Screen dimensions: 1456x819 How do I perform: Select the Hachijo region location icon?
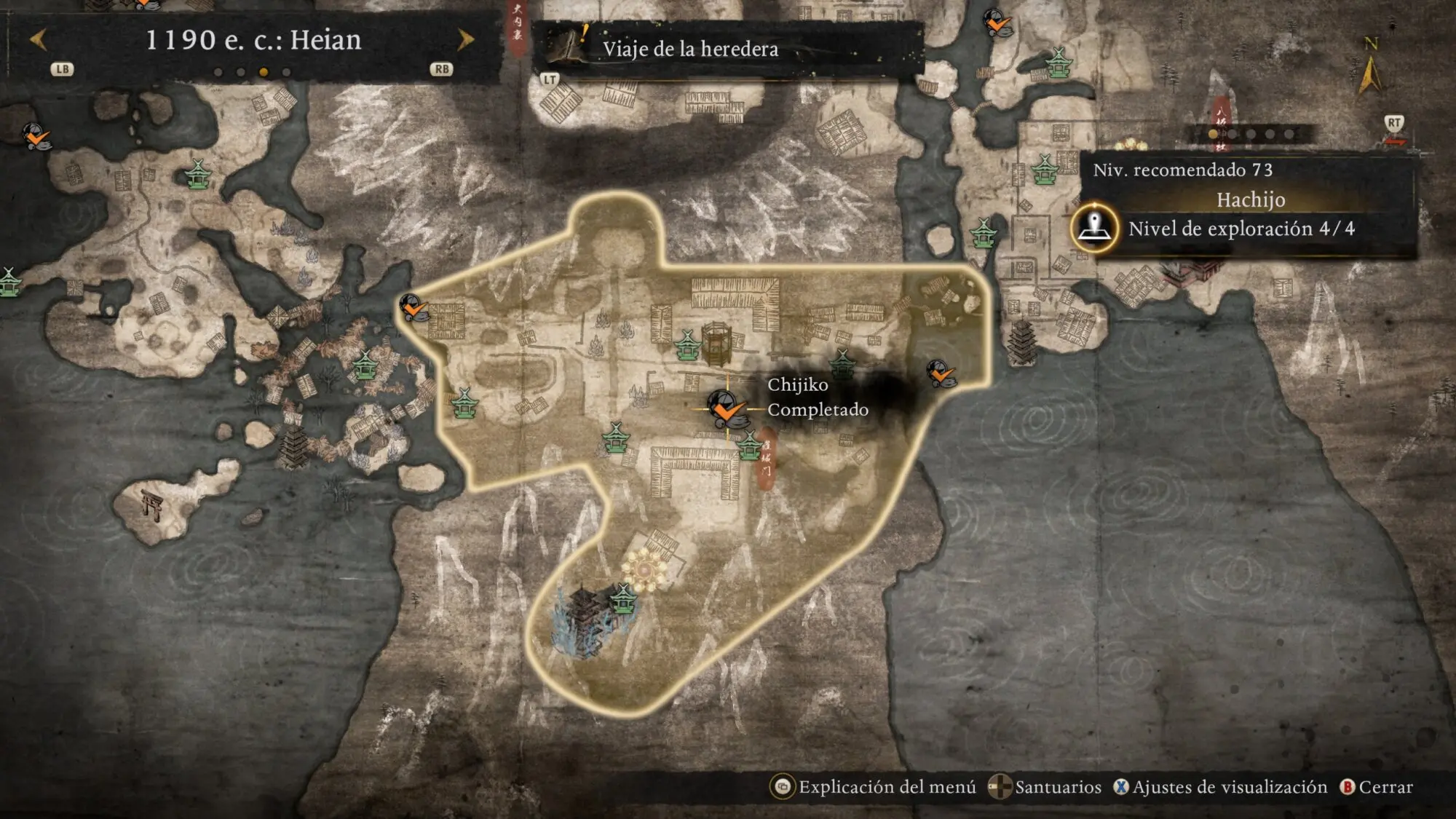pyautogui.click(x=1094, y=228)
